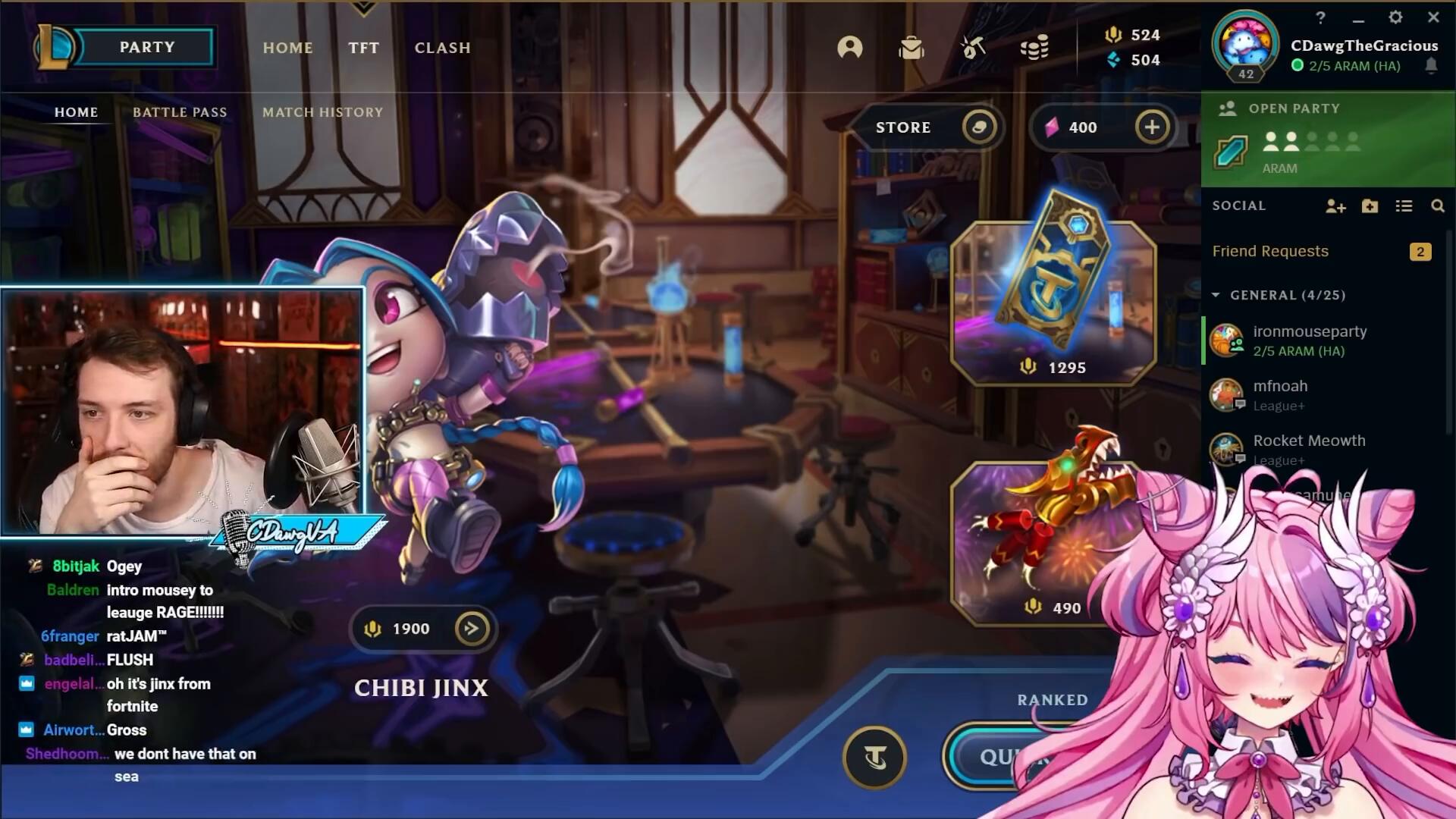Switch to the TFT tab
The height and width of the screenshot is (819, 1456).
pyautogui.click(x=363, y=48)
